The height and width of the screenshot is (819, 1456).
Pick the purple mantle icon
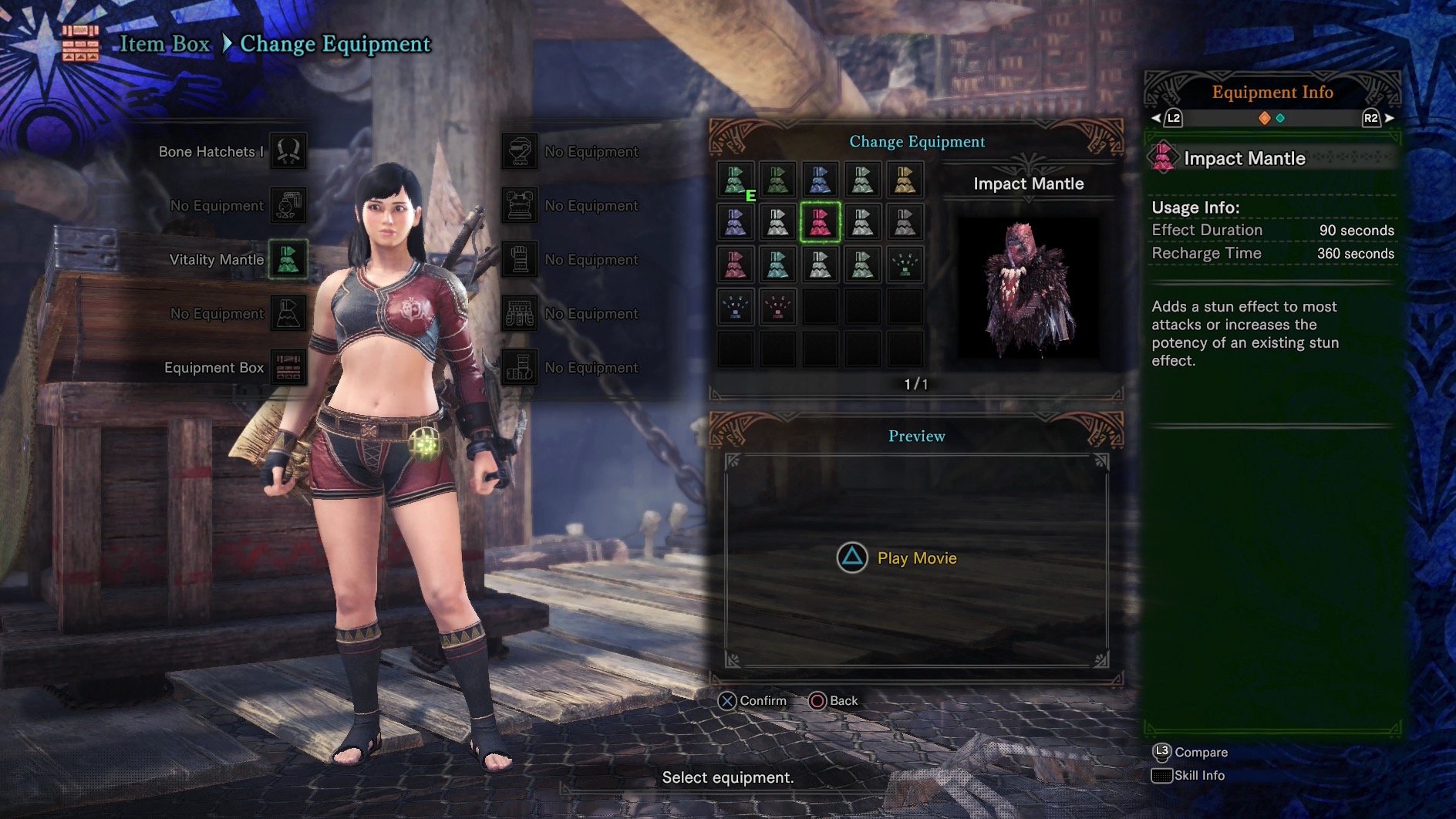pos(736,222)
